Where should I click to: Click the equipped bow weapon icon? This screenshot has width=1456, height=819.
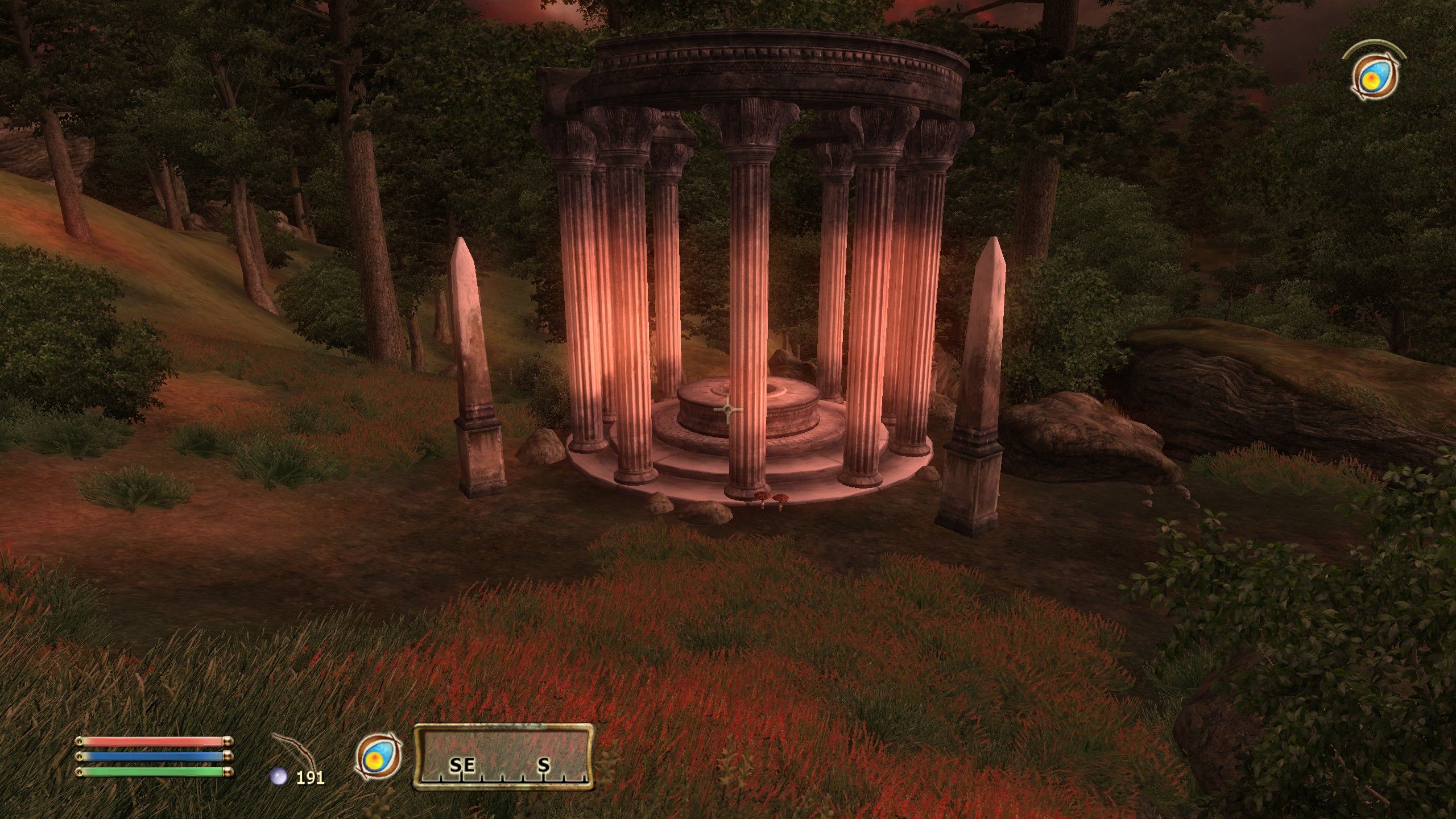pos(294,750)
